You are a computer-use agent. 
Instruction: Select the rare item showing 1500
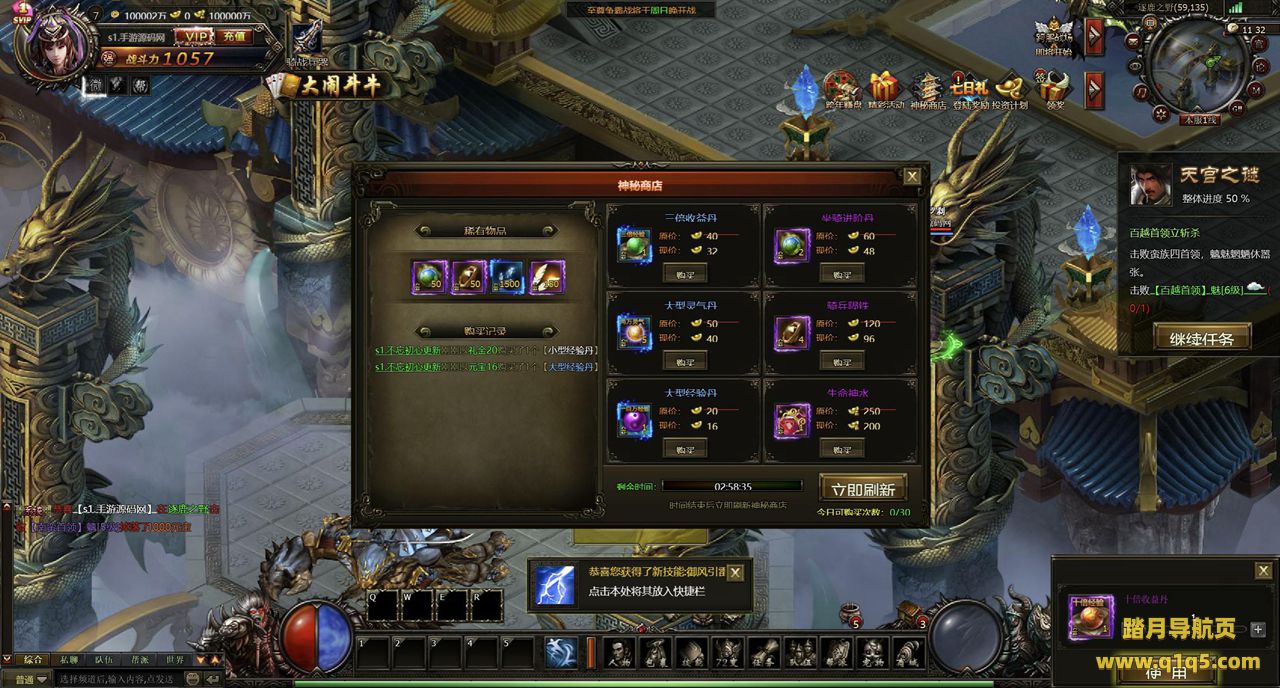coord(508,278)
